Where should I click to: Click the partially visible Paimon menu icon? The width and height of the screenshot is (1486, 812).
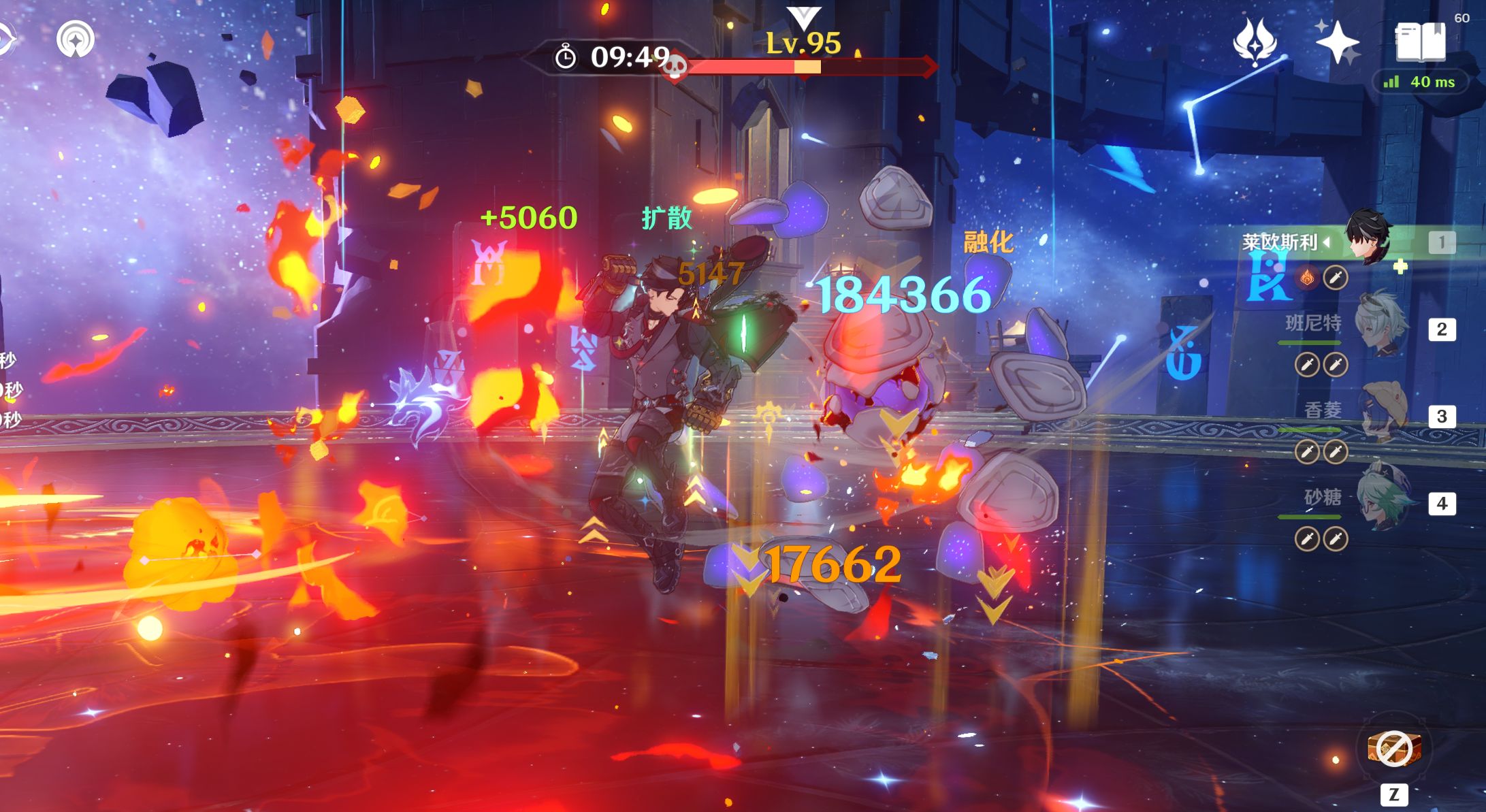(x=5, y=39)
